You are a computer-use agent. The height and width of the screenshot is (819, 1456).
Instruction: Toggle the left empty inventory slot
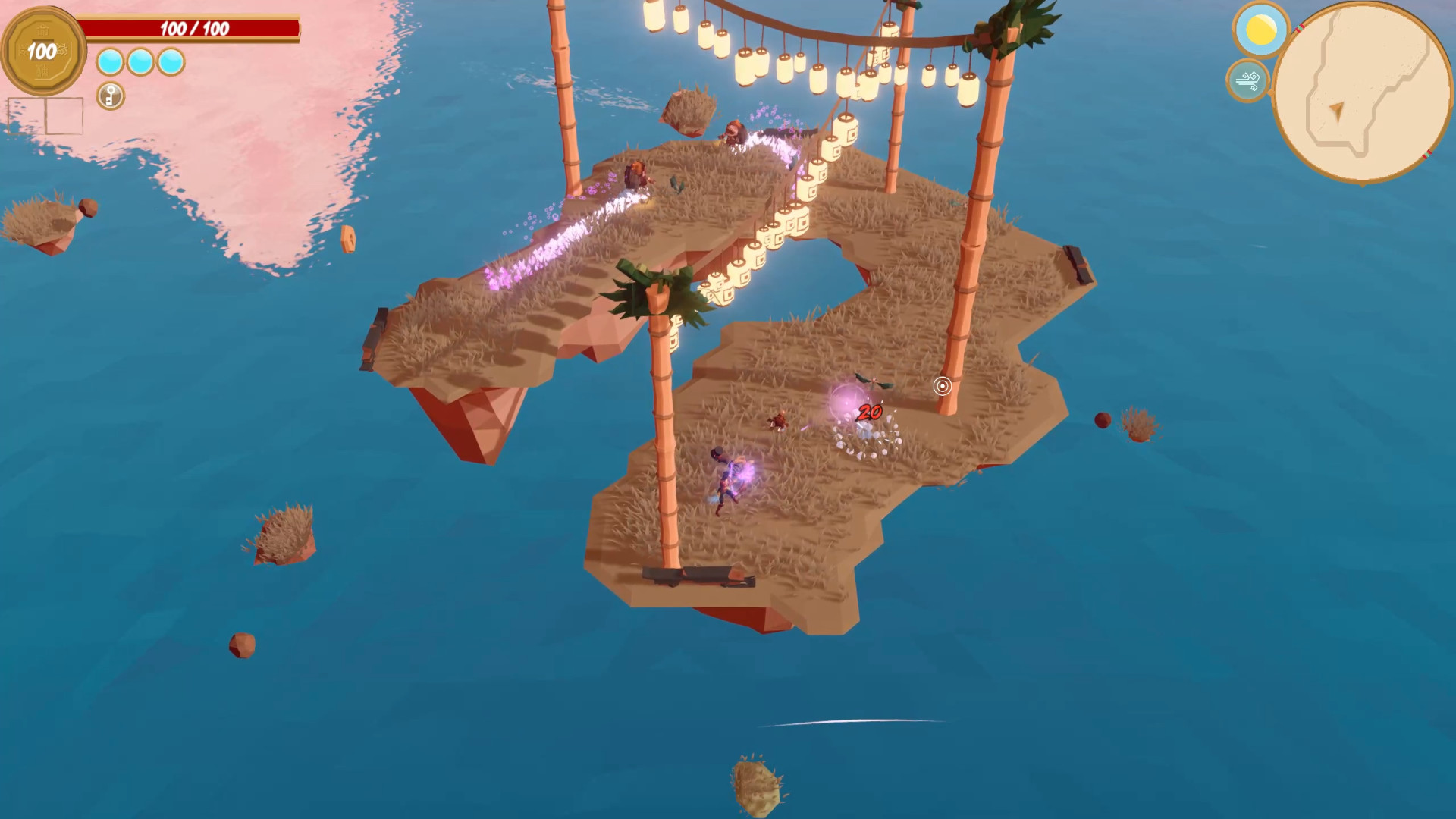[x=28, y=114]
